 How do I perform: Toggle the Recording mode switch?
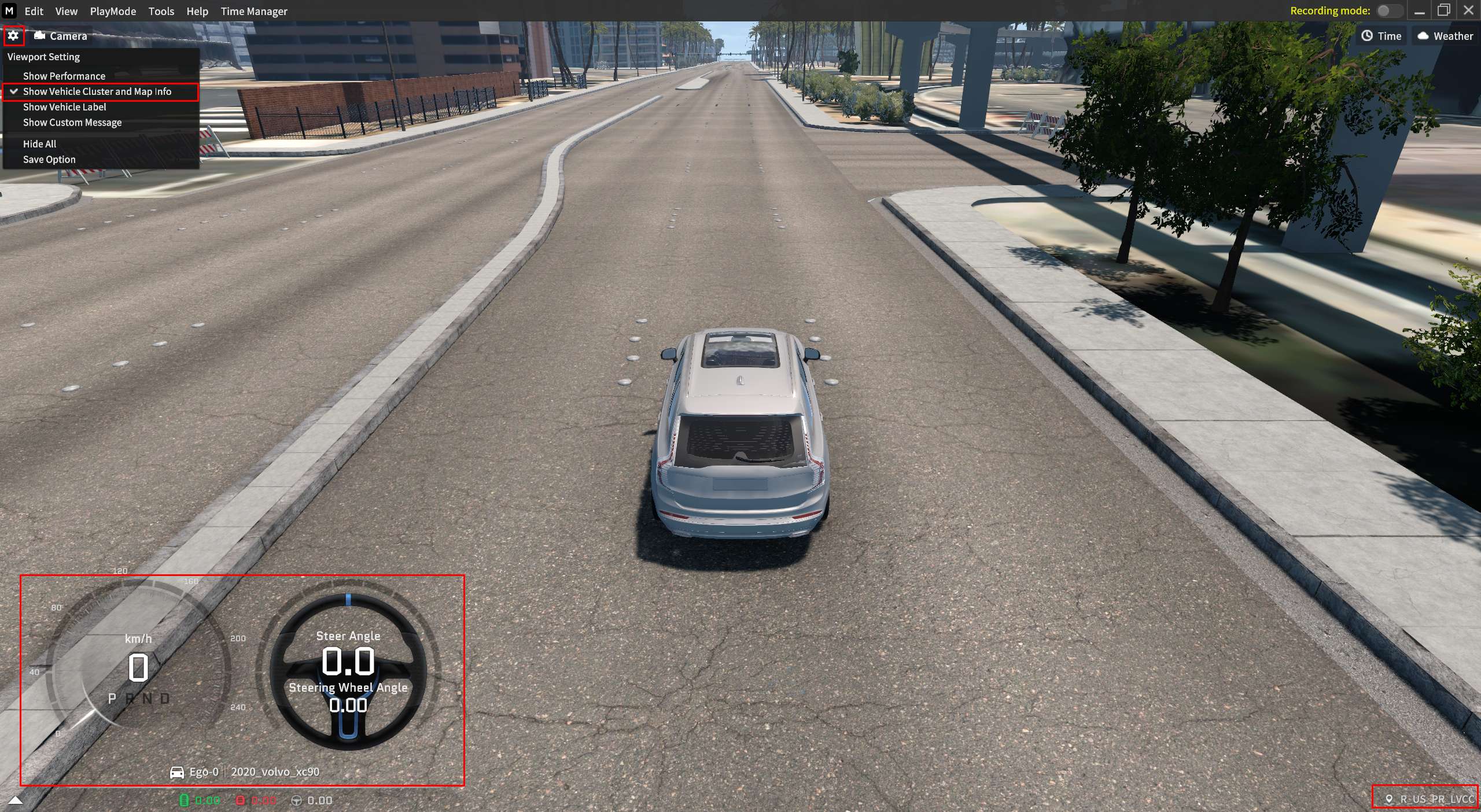(1388, 11)
